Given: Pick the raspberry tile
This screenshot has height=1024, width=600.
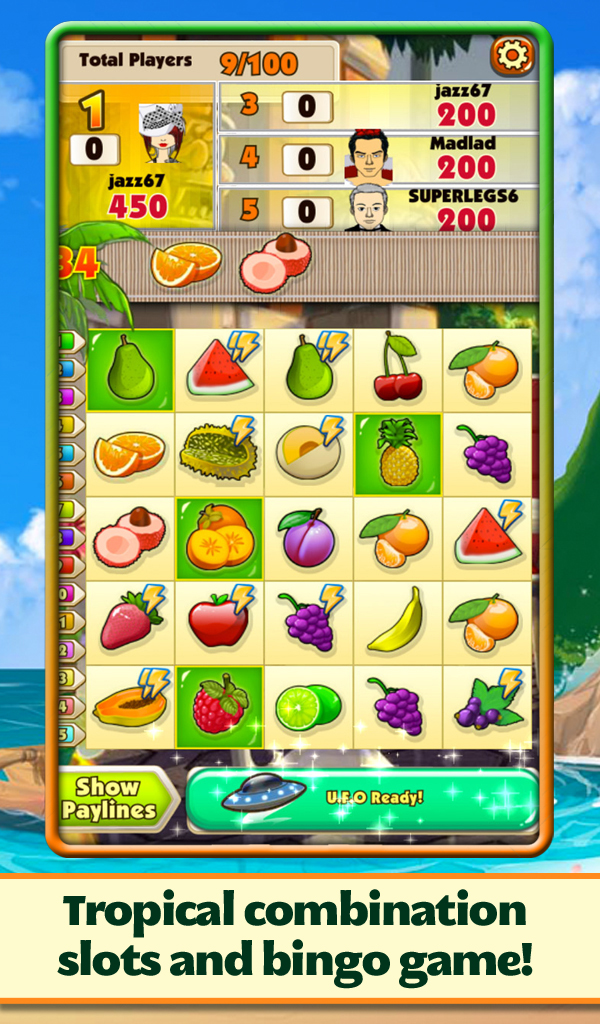Looking at the screenshot, I should click(219, 706).
